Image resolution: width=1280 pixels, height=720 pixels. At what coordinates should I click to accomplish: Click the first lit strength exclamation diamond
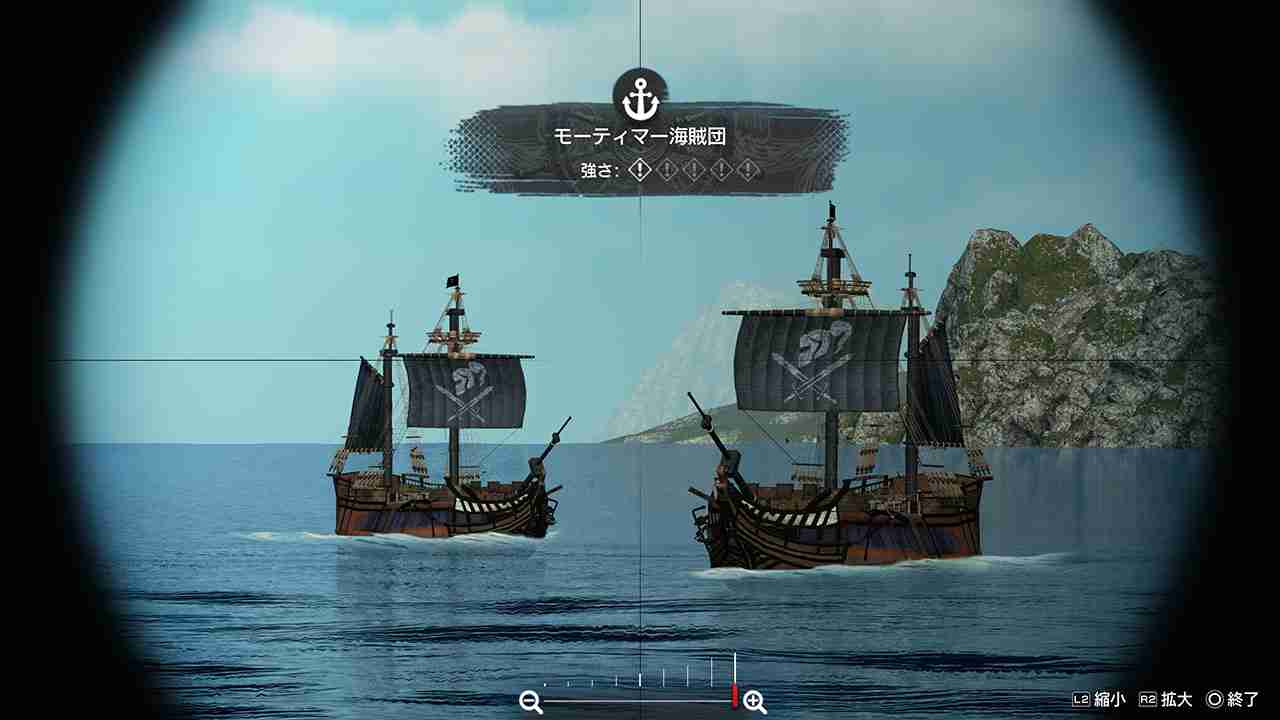tap(639, 170)
